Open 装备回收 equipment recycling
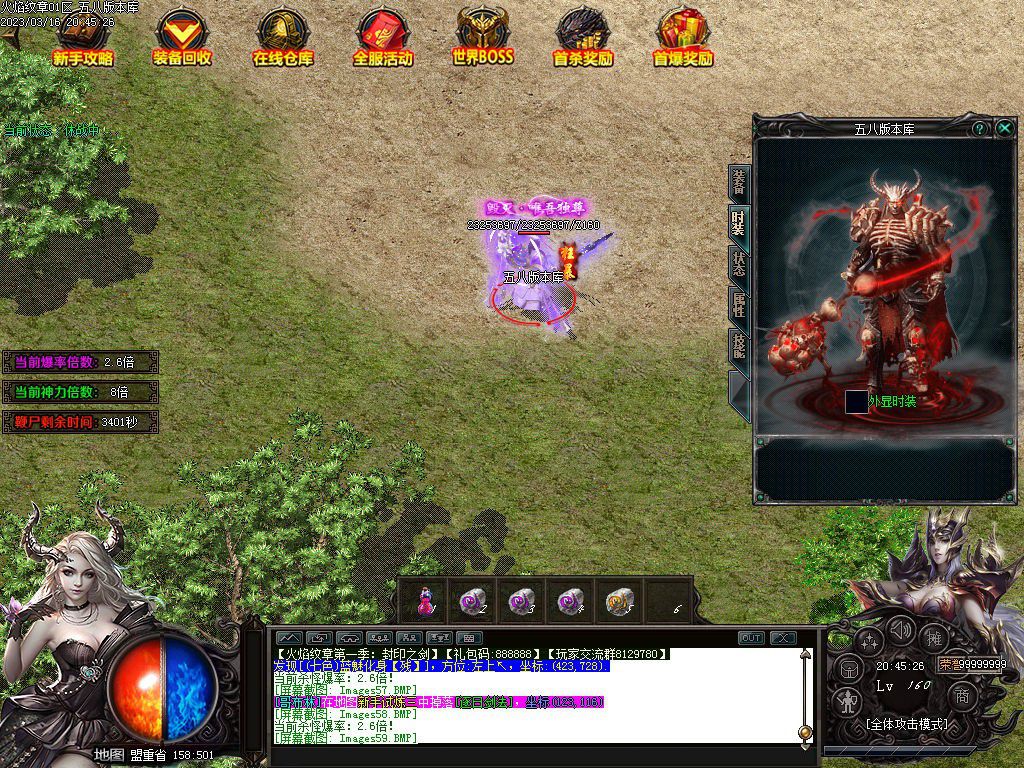Screen dimensions: 1024x768 point(182,38)
